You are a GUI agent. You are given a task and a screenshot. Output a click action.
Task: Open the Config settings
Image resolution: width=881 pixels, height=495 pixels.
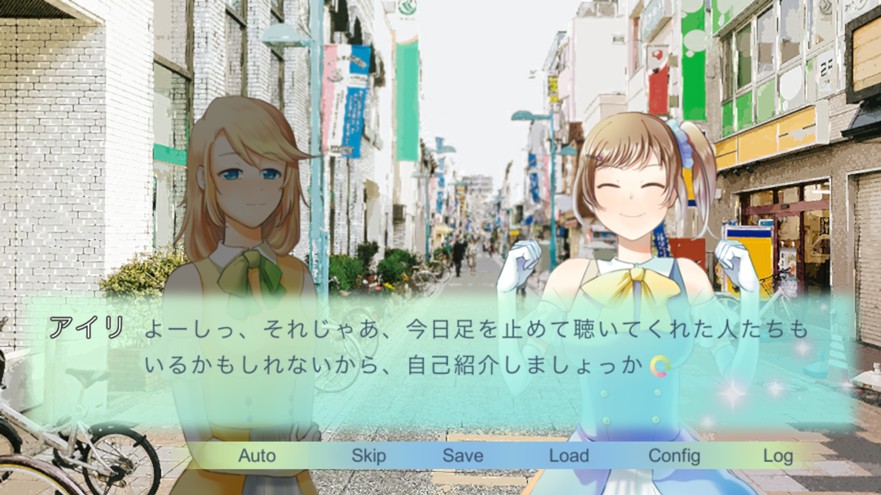[x=674, y=456]
